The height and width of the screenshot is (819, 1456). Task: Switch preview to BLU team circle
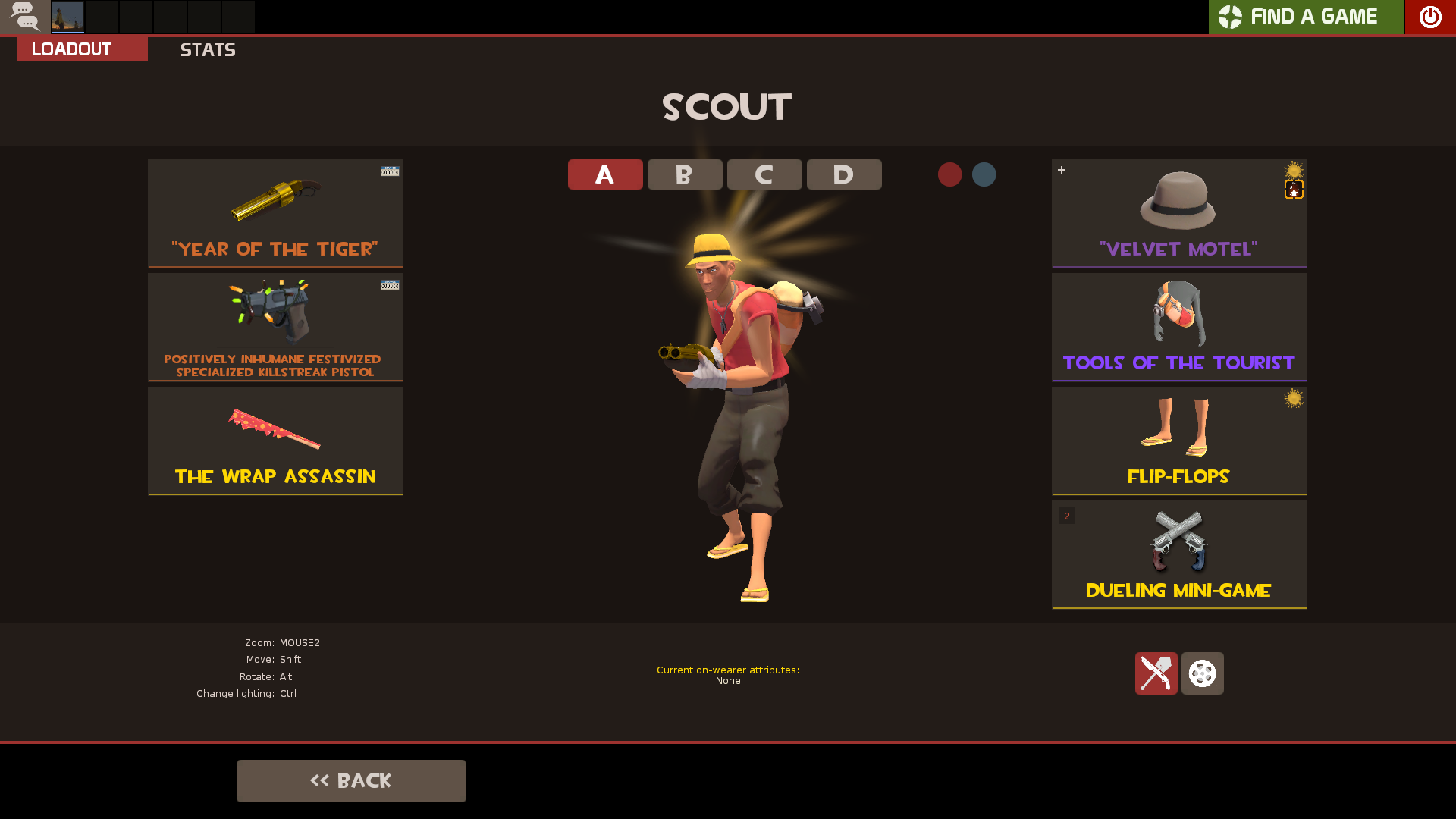click(984, 174)
